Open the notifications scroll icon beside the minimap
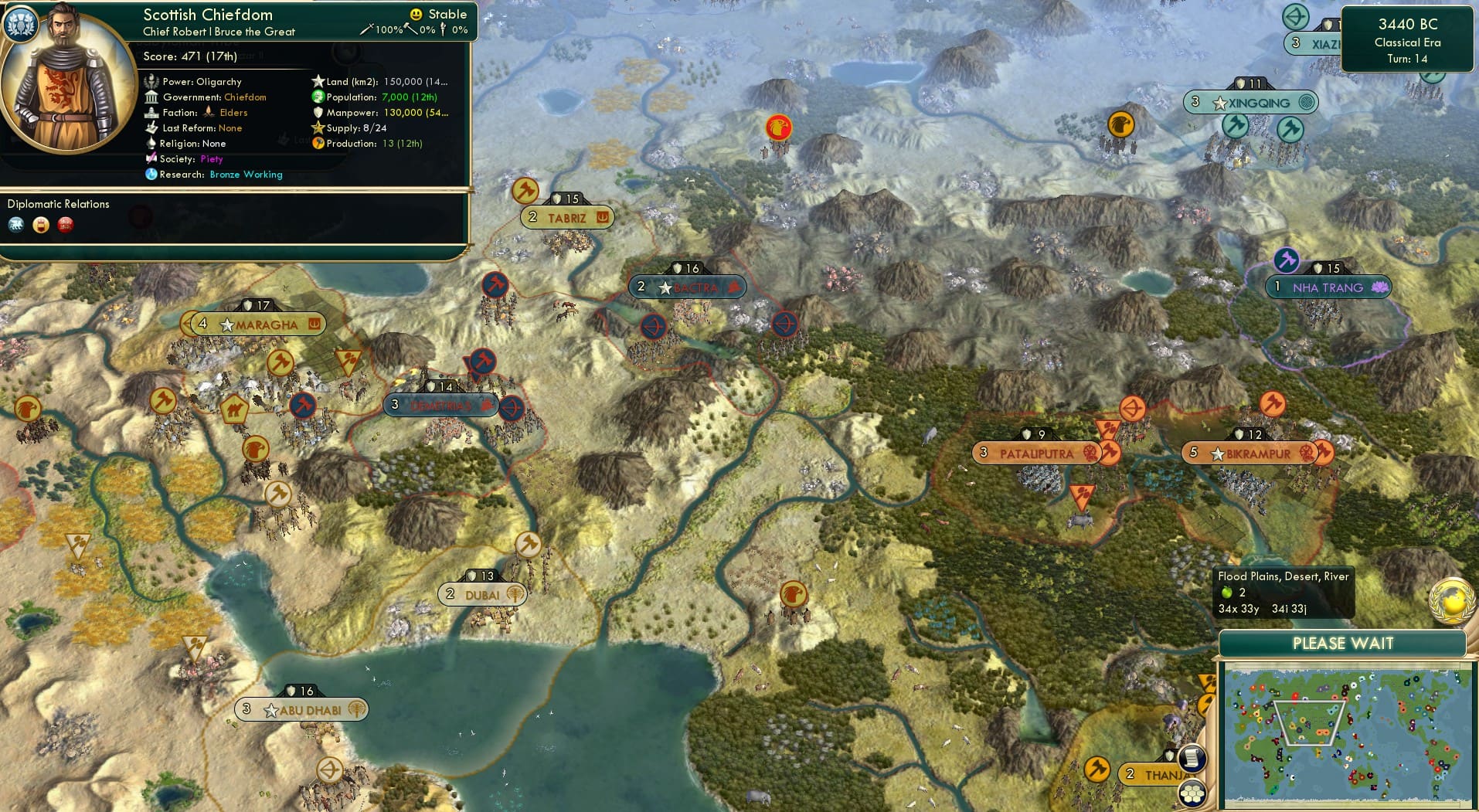 (1193, 759)
